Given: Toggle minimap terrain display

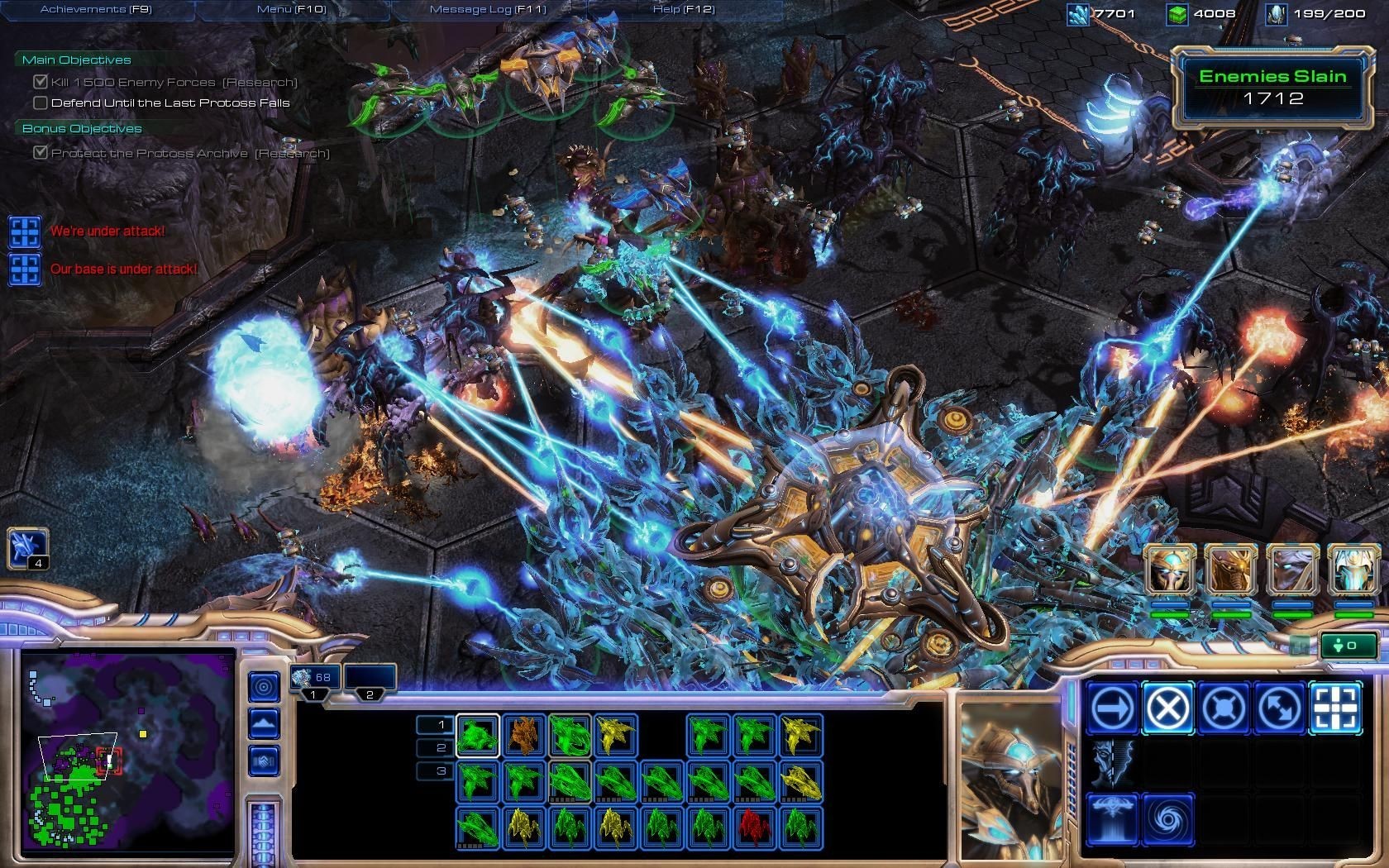Looking at the screenshot, I should (x=264, y=723).
